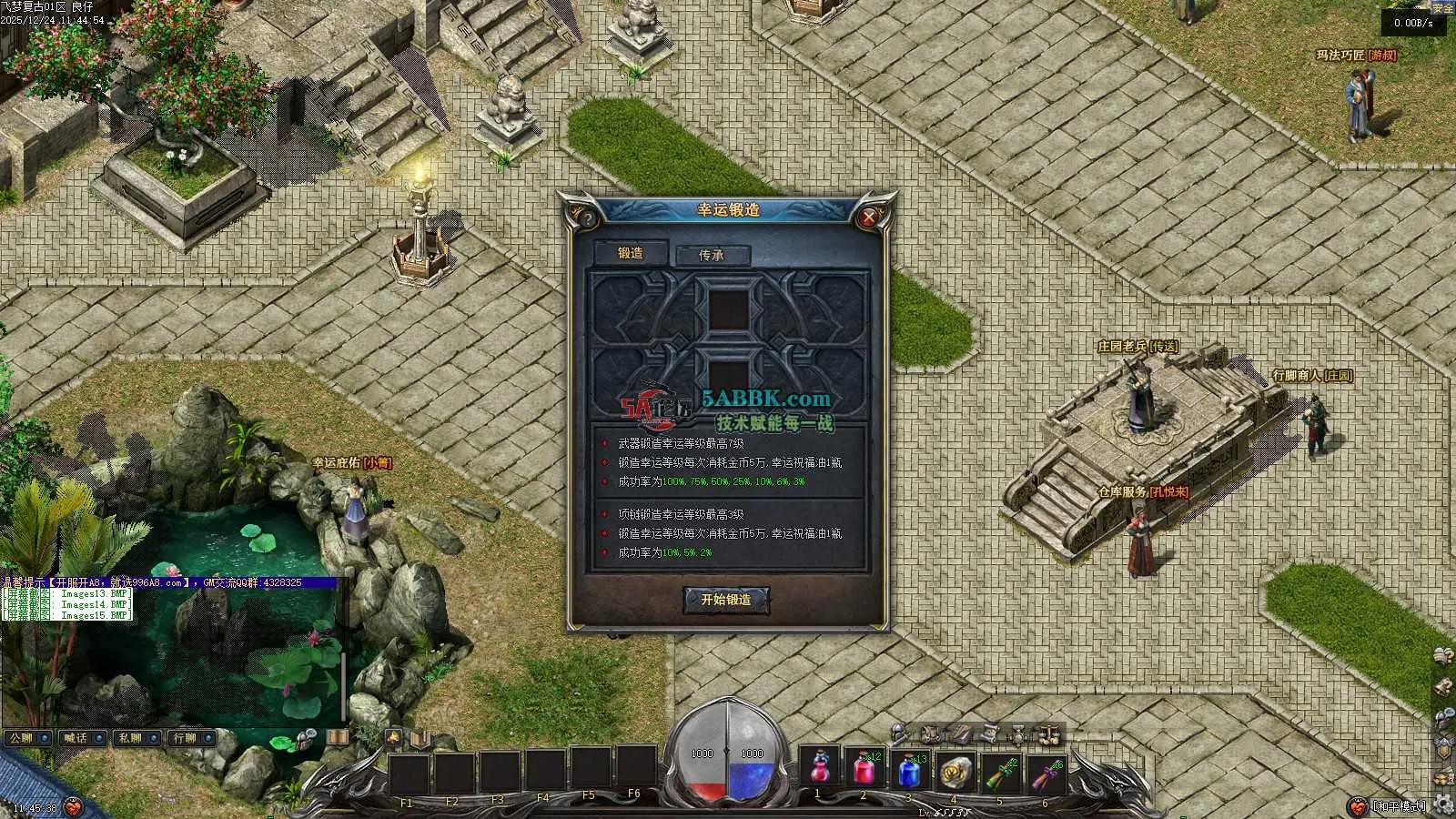Close the 幸运锻造 forging window
This screenshot has width=1456, height=819.
(x=869, y=217)
